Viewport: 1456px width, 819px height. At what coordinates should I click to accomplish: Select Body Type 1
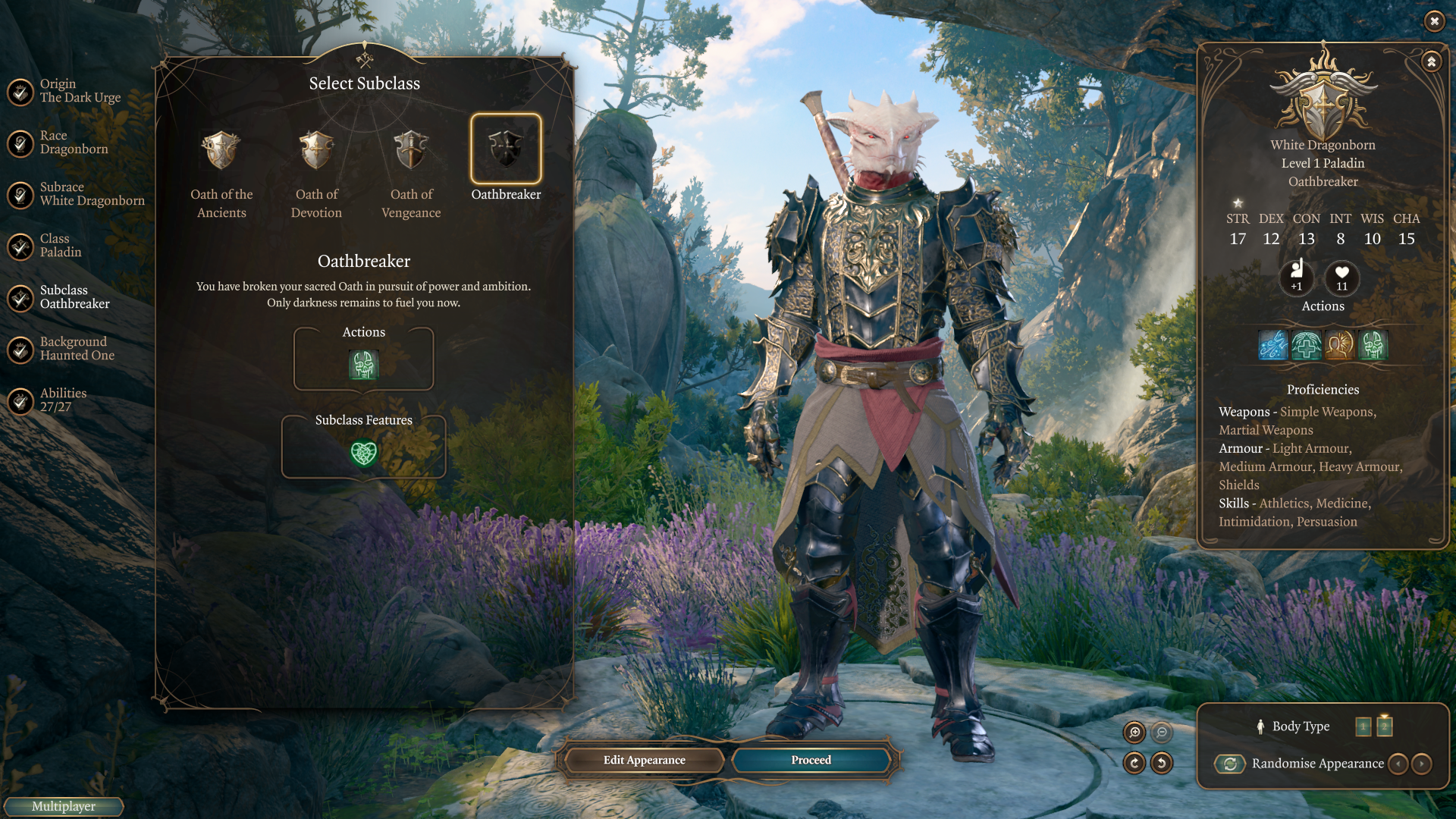[1363, 726]
